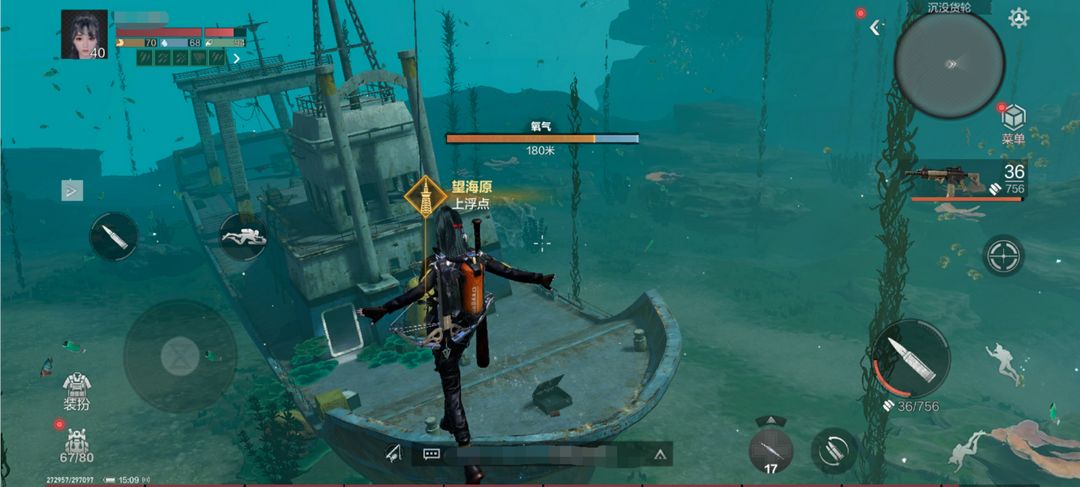Open the settings gear icon
Screen dimensions: 1080x487
point(1018,18)
